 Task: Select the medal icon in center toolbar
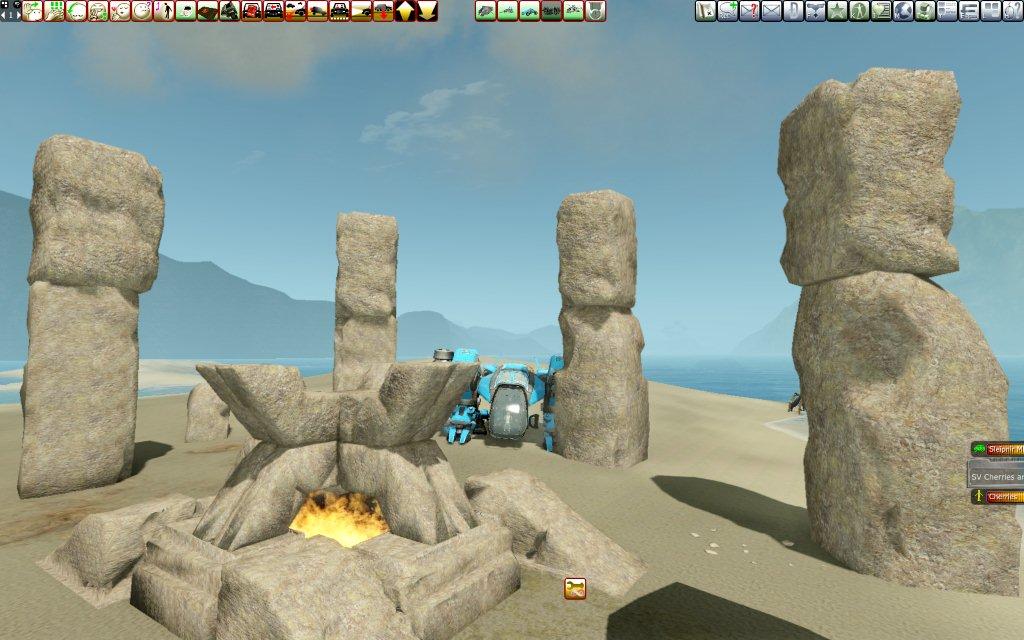click(595, 11)
